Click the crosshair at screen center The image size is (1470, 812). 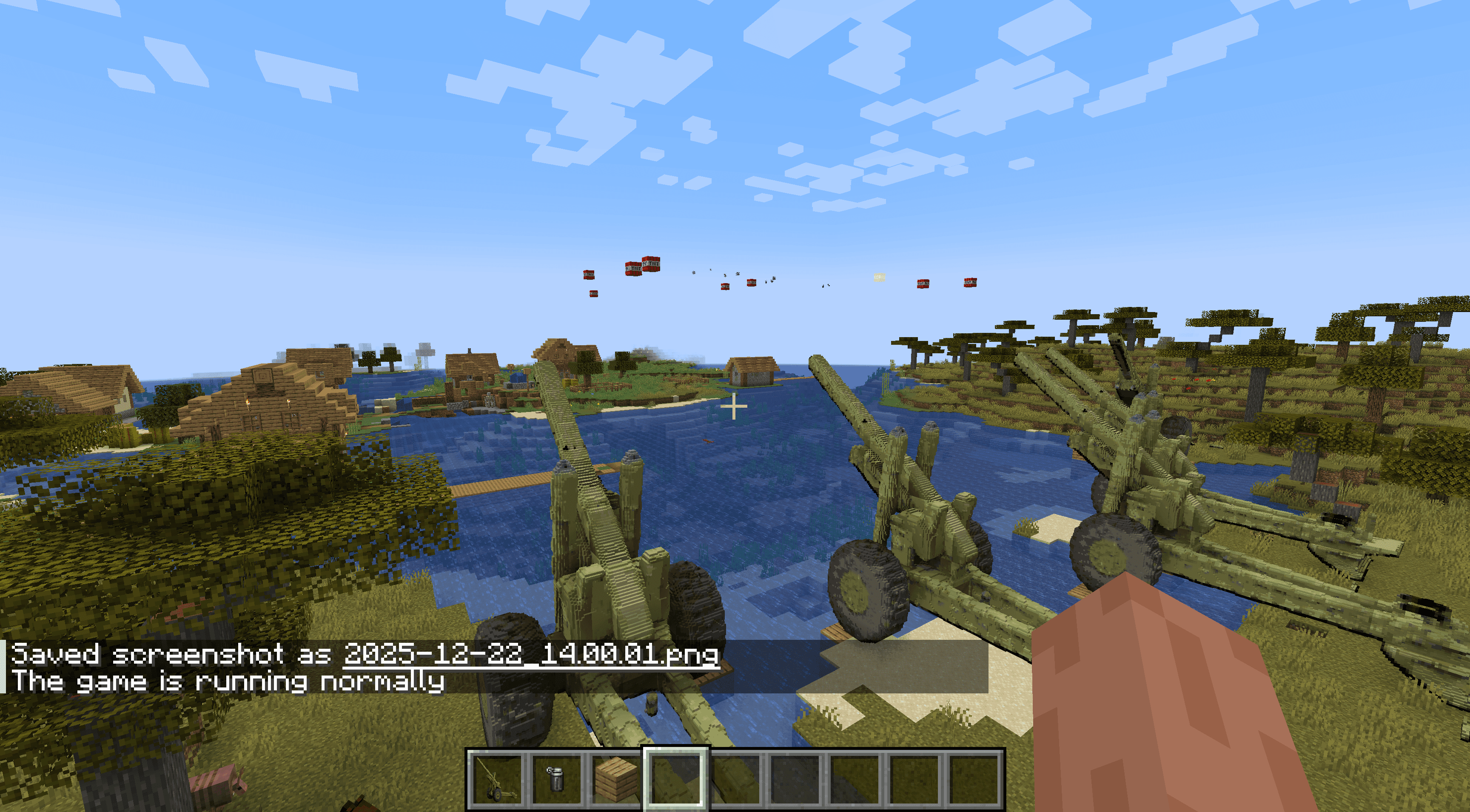point(734,406)
